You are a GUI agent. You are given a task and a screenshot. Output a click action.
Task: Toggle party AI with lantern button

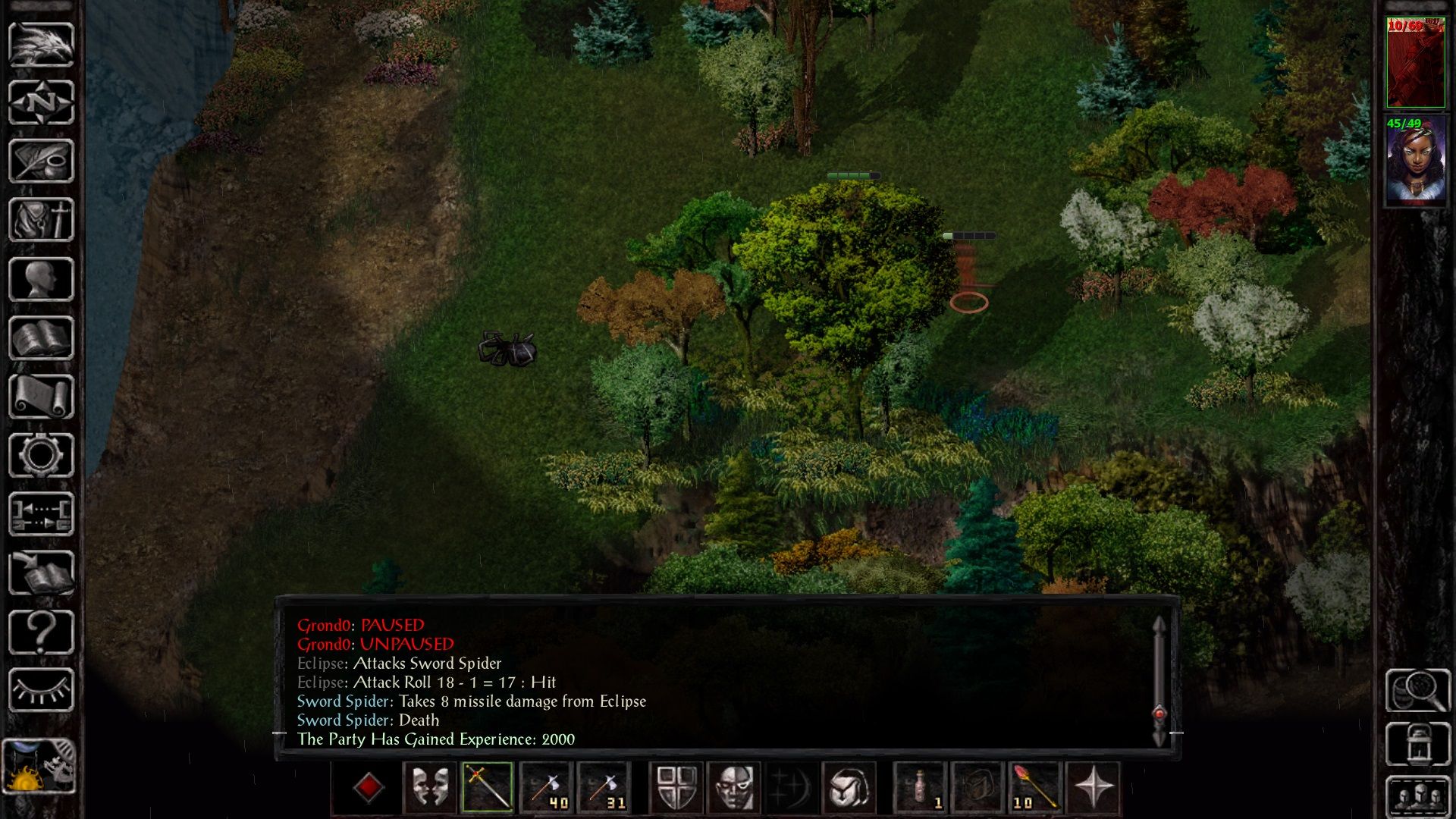[1417, 745]
